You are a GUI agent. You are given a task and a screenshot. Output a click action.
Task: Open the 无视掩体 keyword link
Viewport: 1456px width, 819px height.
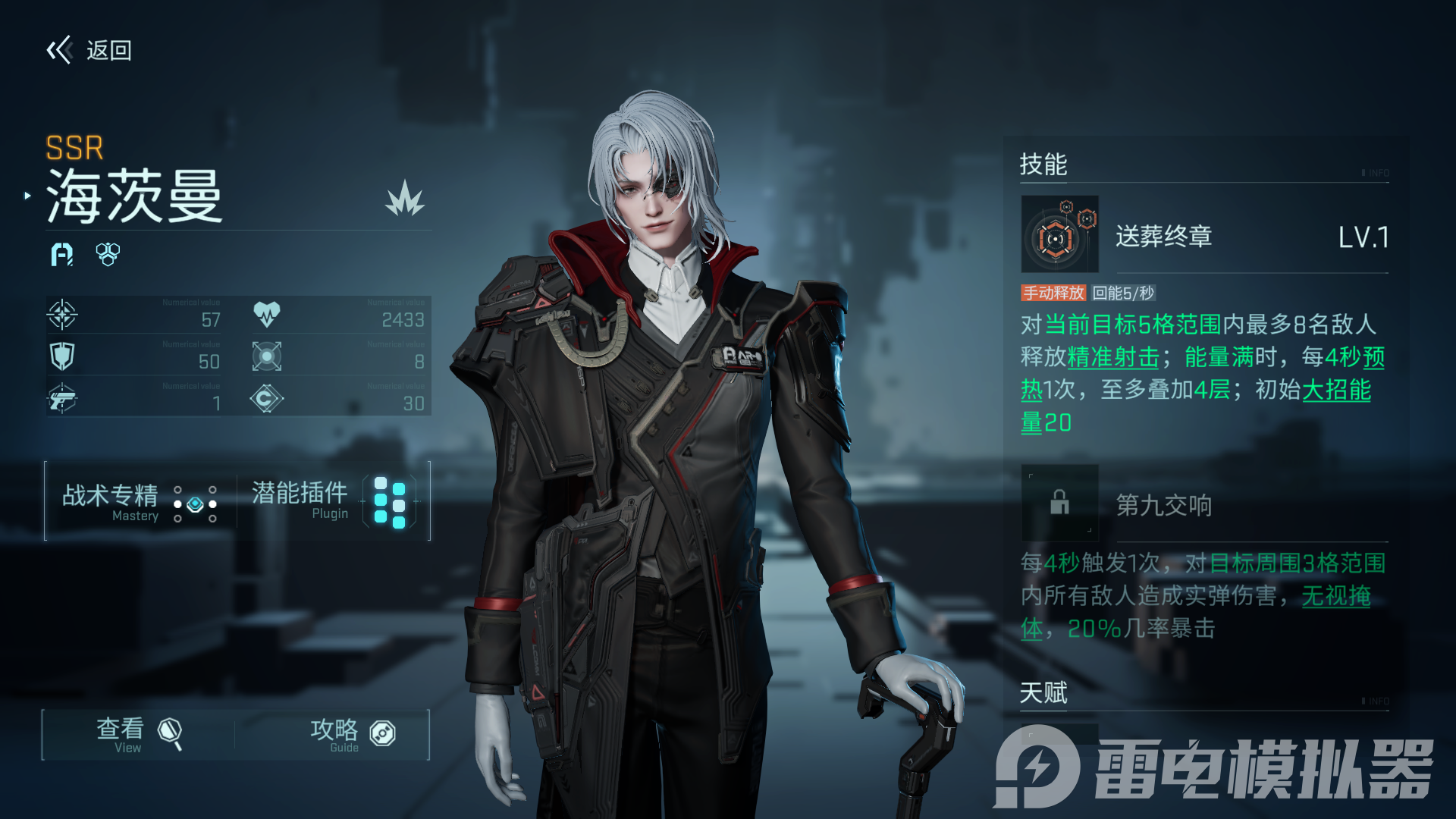[1335, 597]
